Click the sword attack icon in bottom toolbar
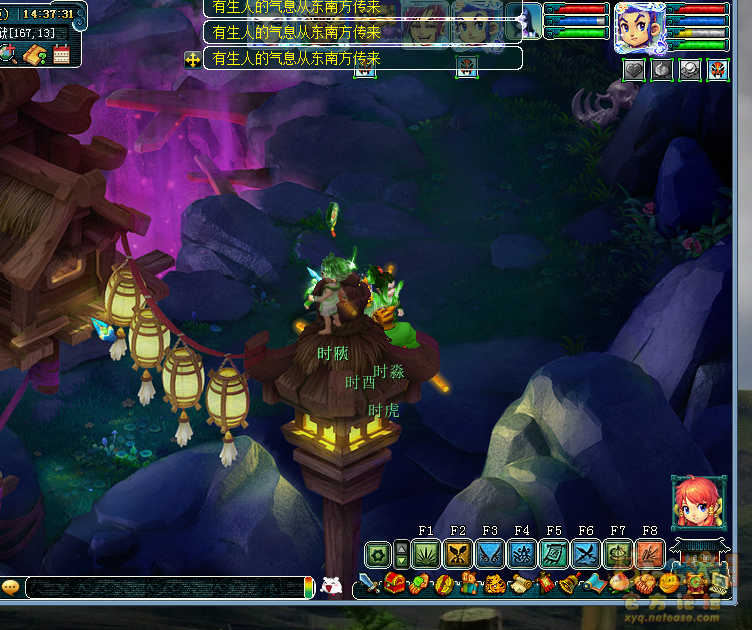 371,584
